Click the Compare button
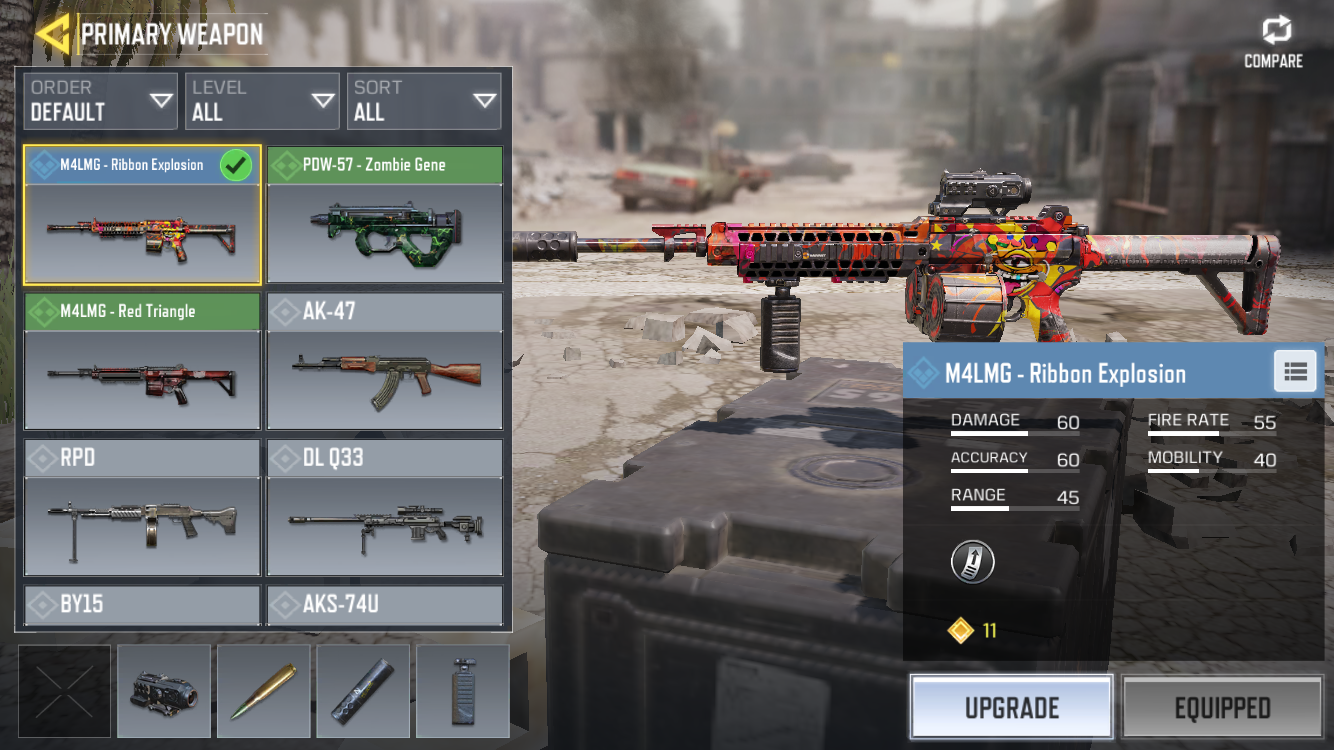Screen dimensions: 1334x750 pyautogui.click(x=1273, y=43)
